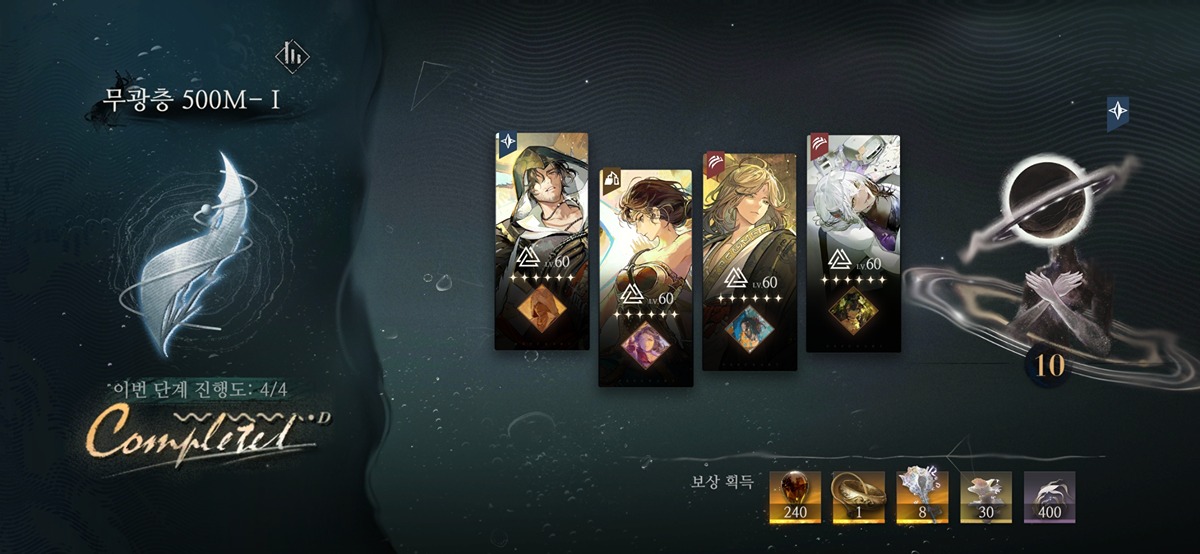Select the white-haired character card

853,243
